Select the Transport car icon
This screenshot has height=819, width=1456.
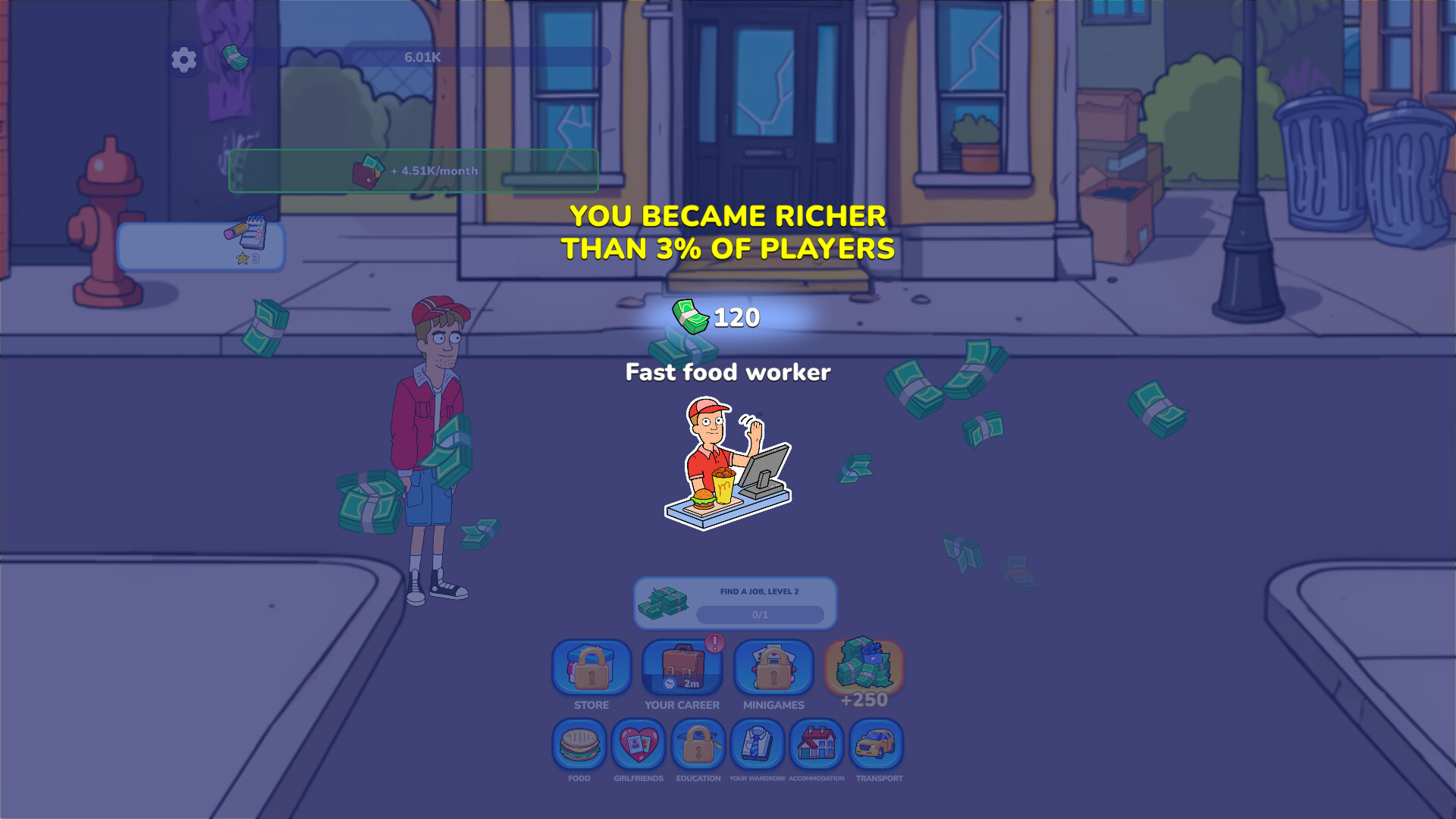pos(878,745)
